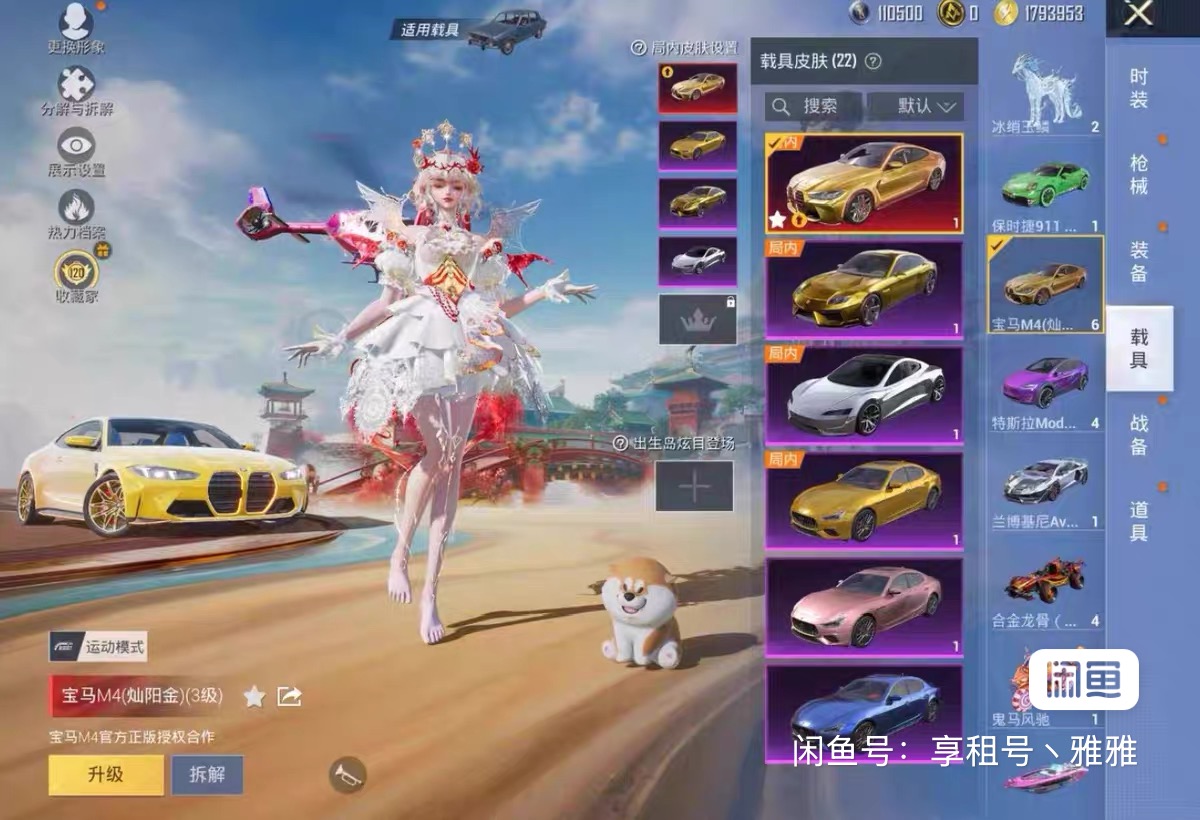Select the 装备 equipment tab
Screen dimensions: 1200x820
pos(1139,260)
